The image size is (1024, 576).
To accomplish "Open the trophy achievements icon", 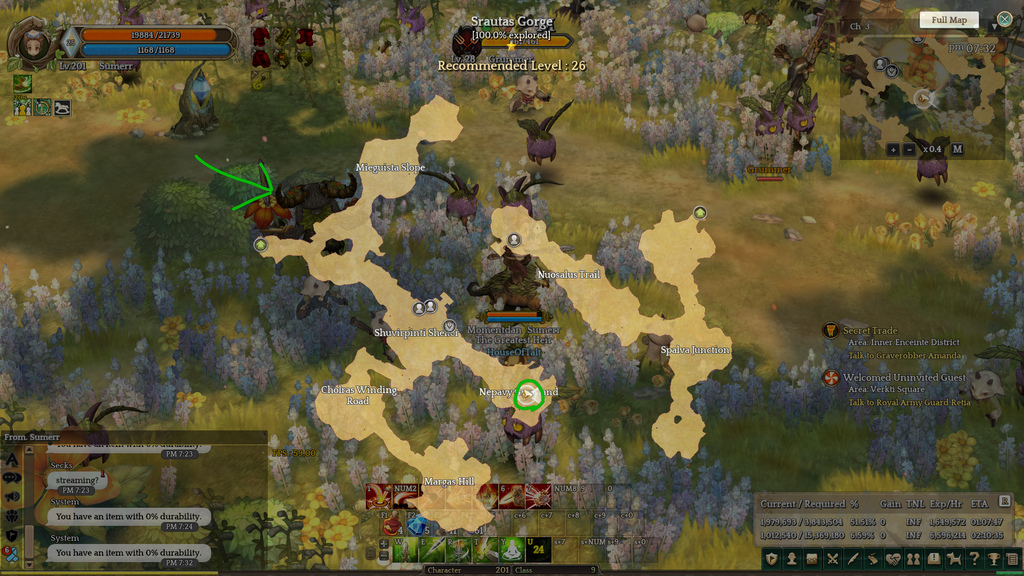I will tap(993, 558).
